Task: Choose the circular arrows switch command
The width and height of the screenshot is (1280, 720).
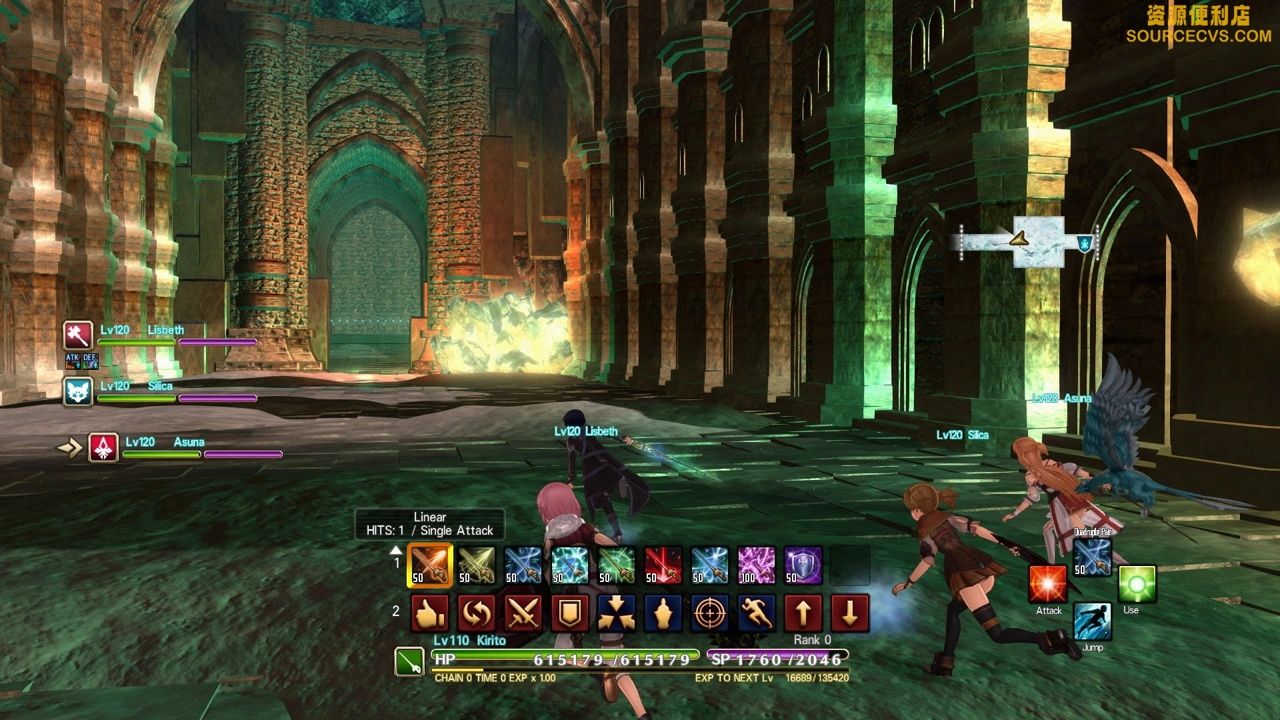Action: [477, 613]
